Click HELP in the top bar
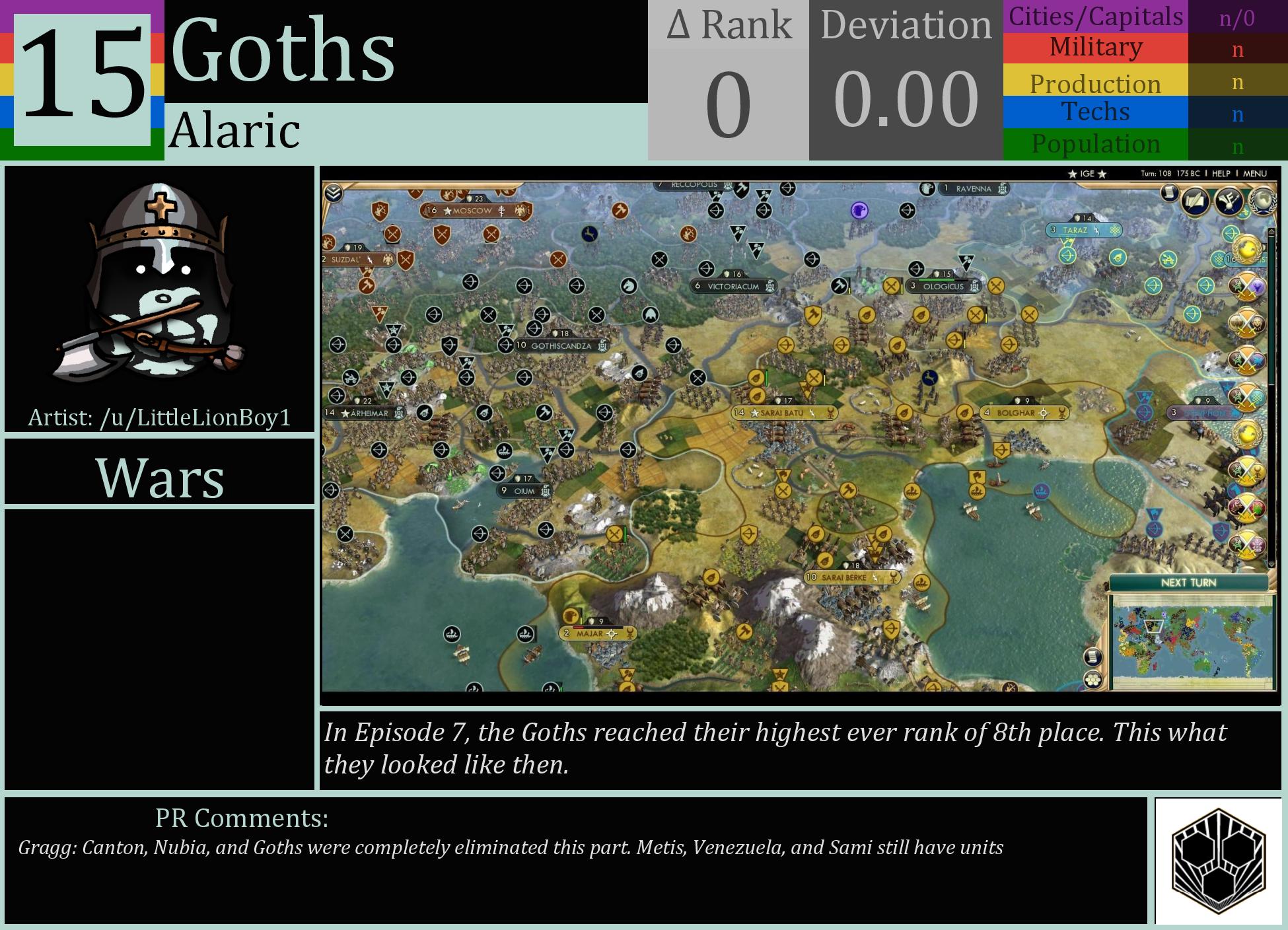Viewport: 1288px width, 930px height. 1221,174
